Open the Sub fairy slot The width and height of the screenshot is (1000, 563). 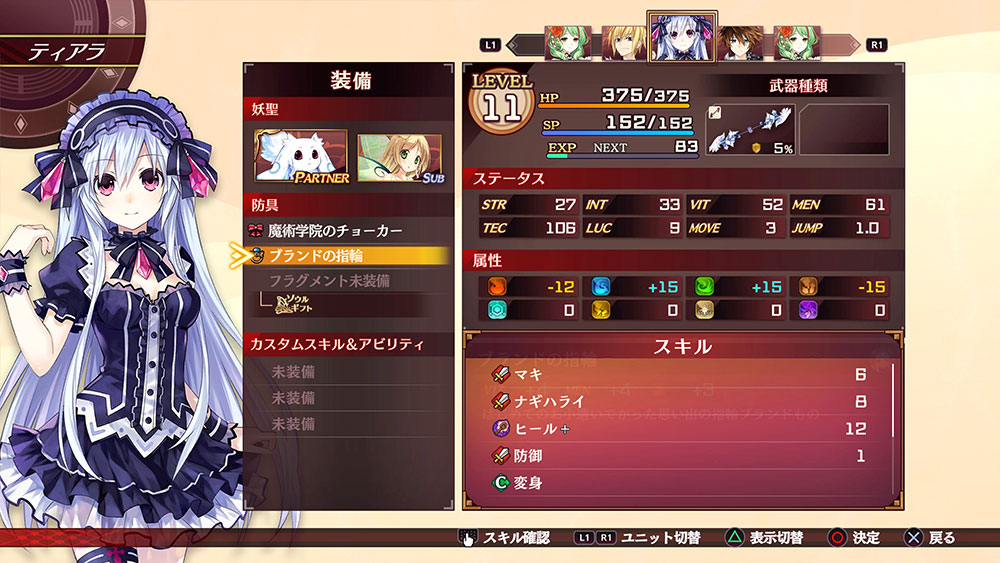400,157
